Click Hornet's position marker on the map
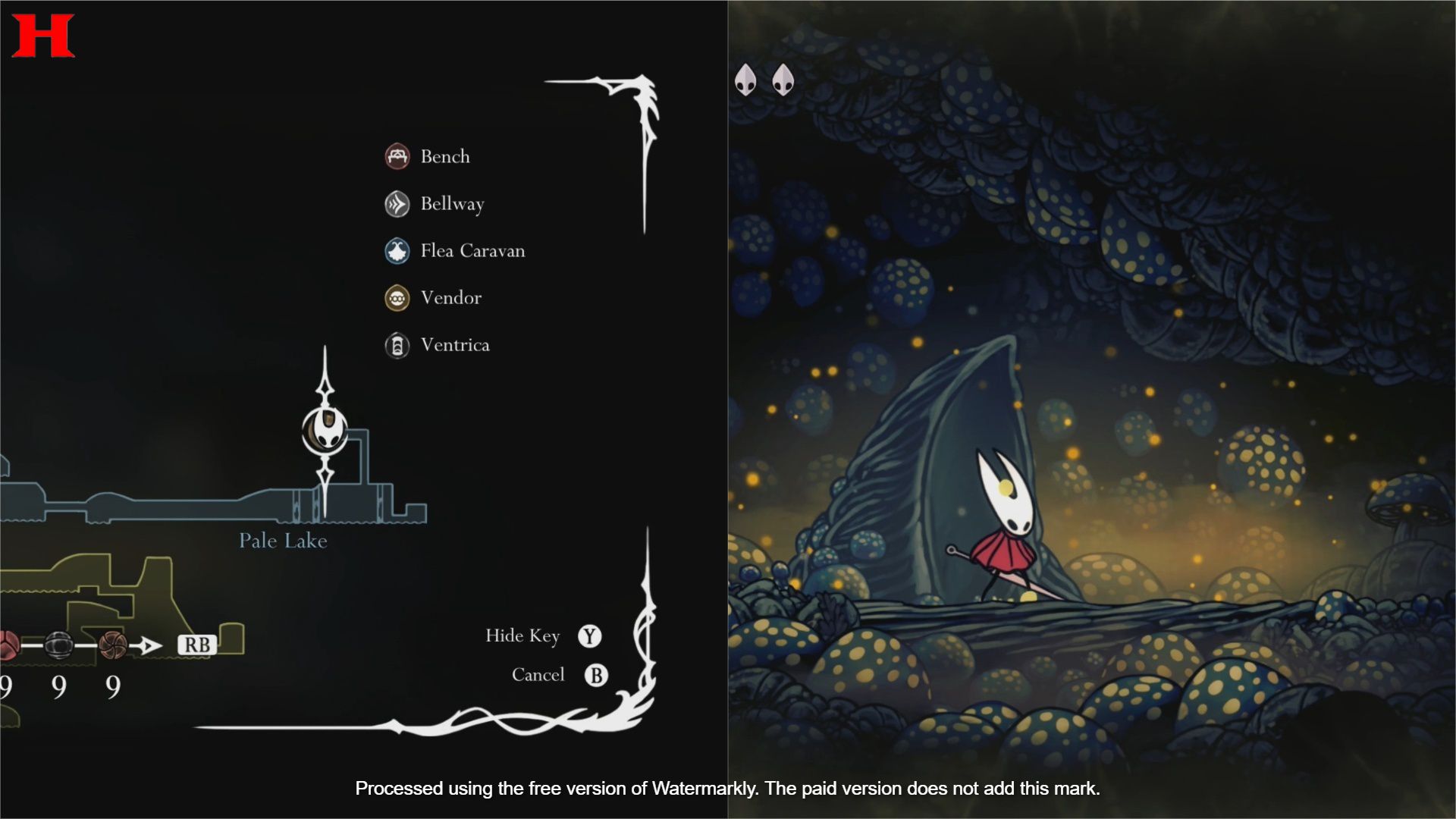 pyautogui.click(x=325, y=431)
